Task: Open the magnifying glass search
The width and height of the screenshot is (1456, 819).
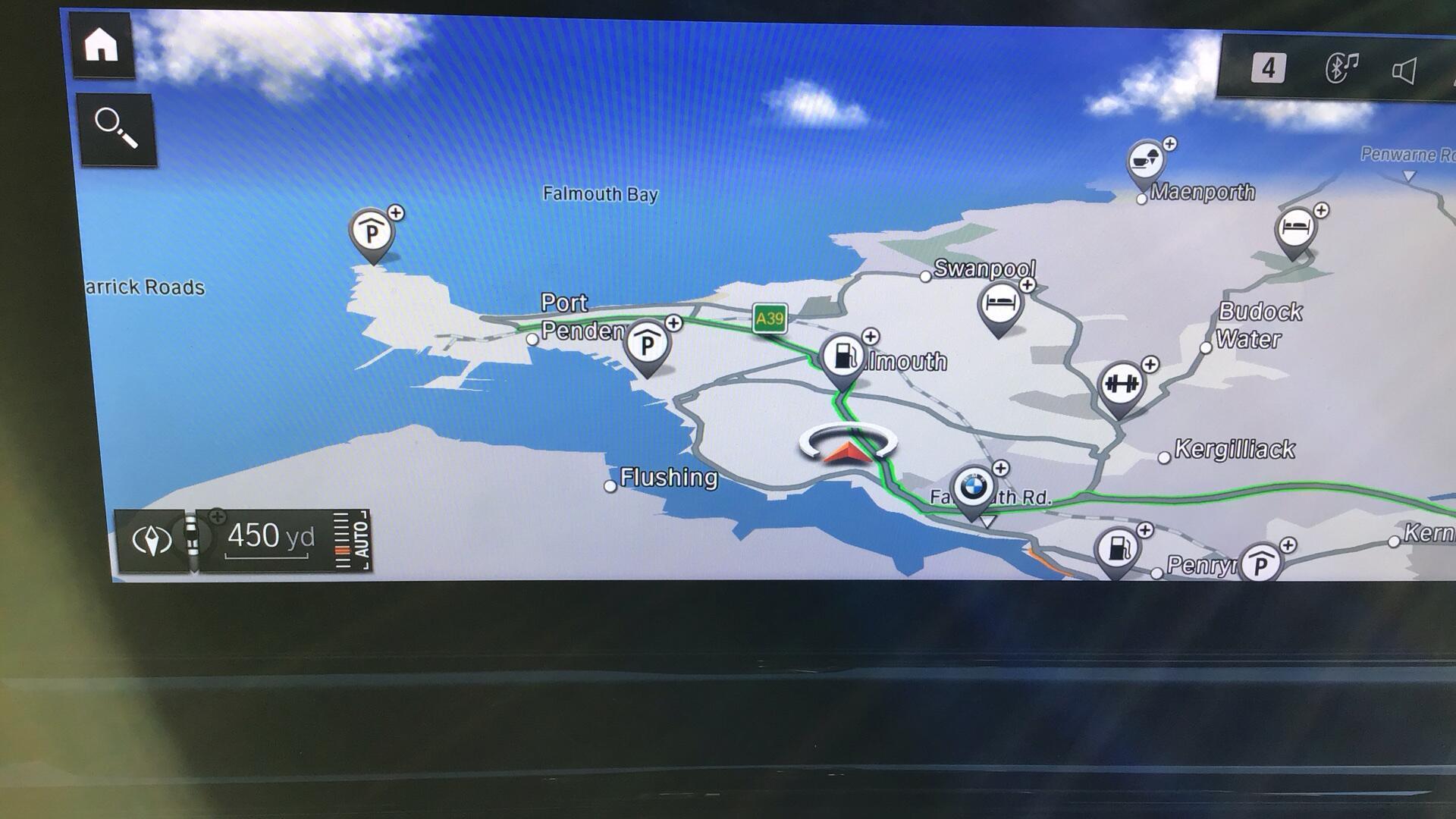Action: tap(116, 129)
